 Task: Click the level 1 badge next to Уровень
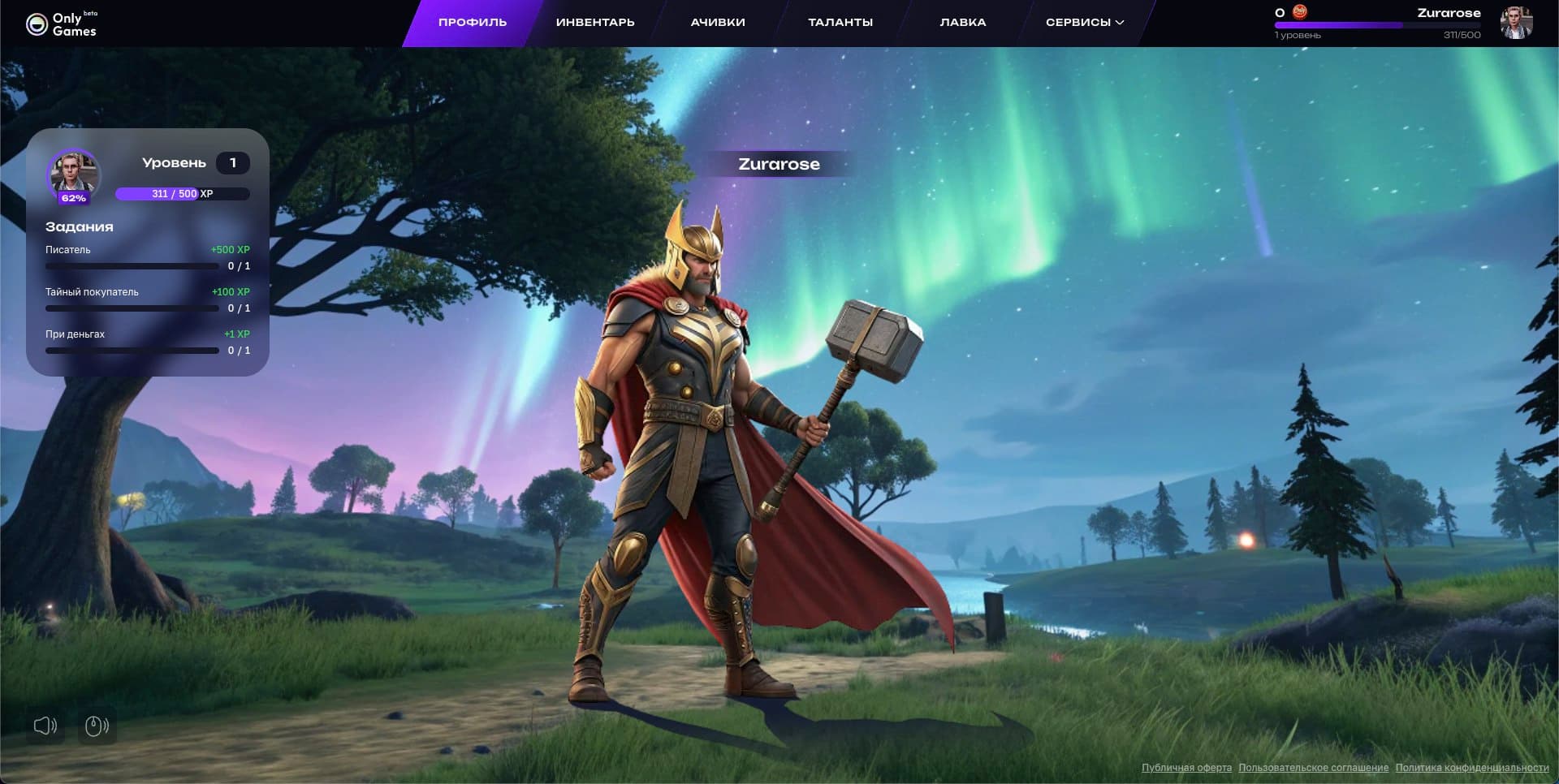[234, 162]
